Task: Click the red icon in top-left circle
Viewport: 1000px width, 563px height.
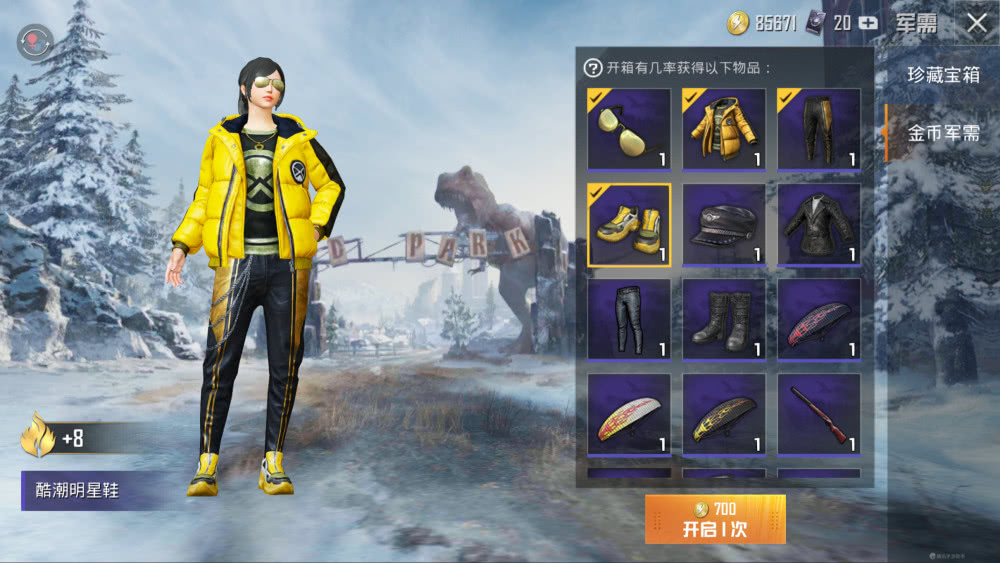Action: click(x=36, y=43)
